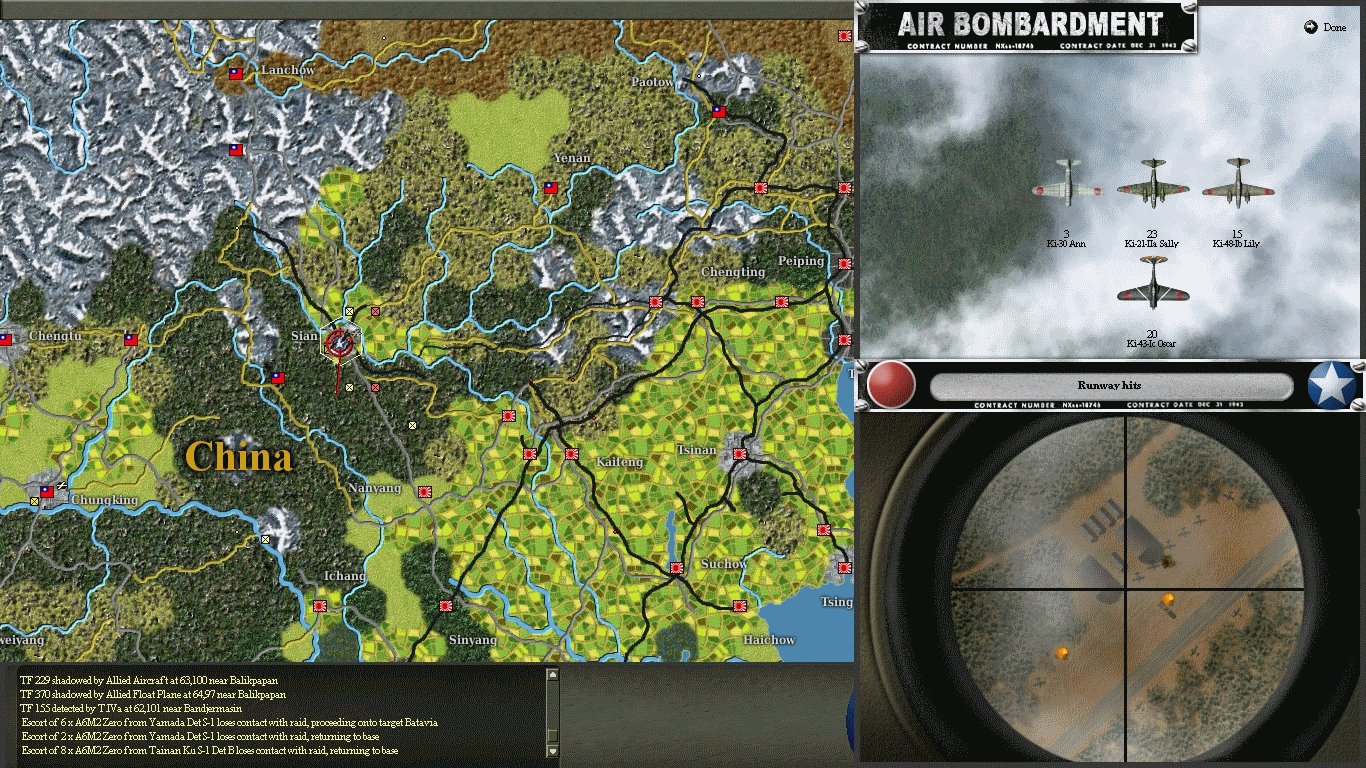
Task: Click the flag icon near Paotow
Action: click(x=719, y=111)
